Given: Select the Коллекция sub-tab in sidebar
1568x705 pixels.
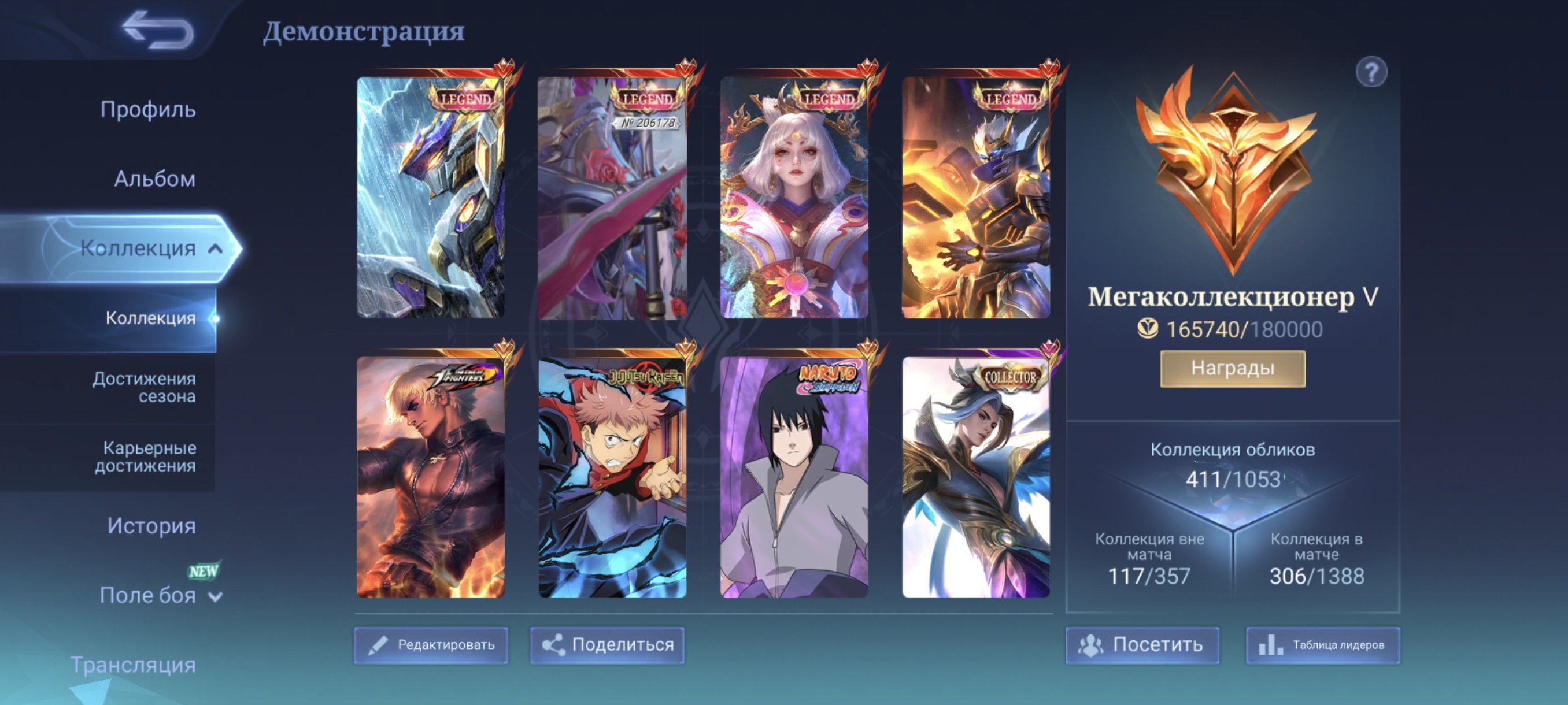Looking at the screenshot, I should (x=149, y=317).
